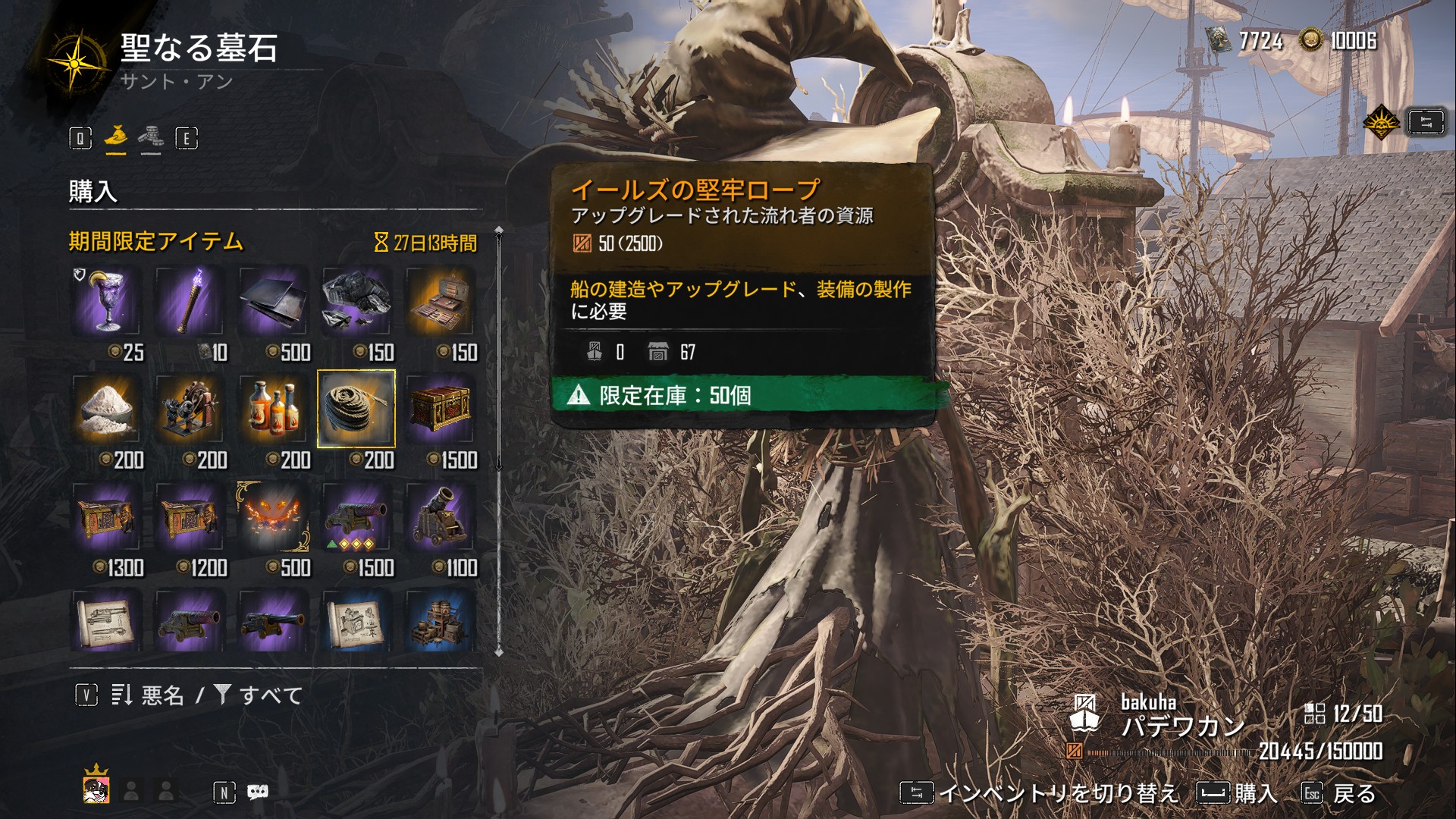Select the ornate chest priced 1200
1456x819 pixels.
190,517
